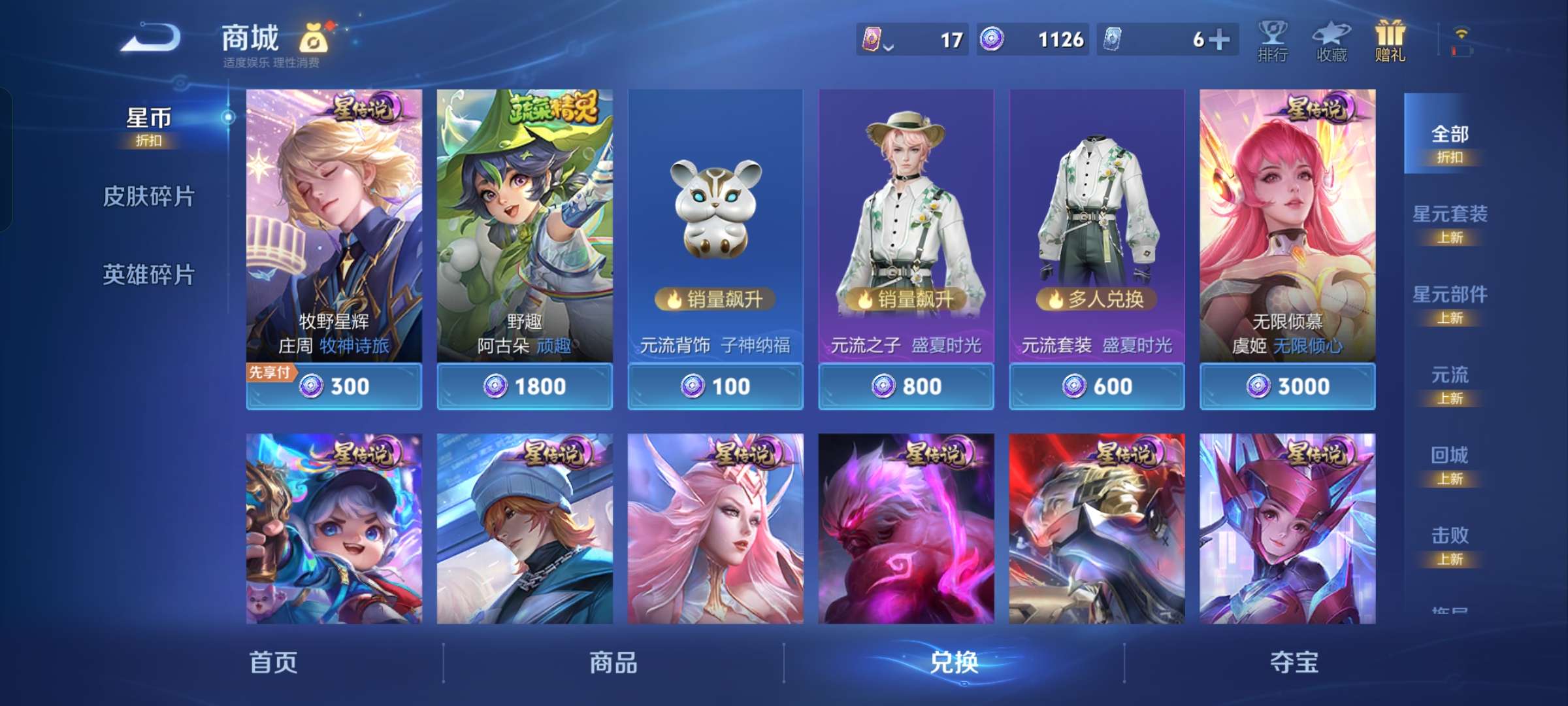Viewport: 1568px width, 706px height.
Task: Open the 排行 trophy ranking icon
Action: [x=1273, y=39]
